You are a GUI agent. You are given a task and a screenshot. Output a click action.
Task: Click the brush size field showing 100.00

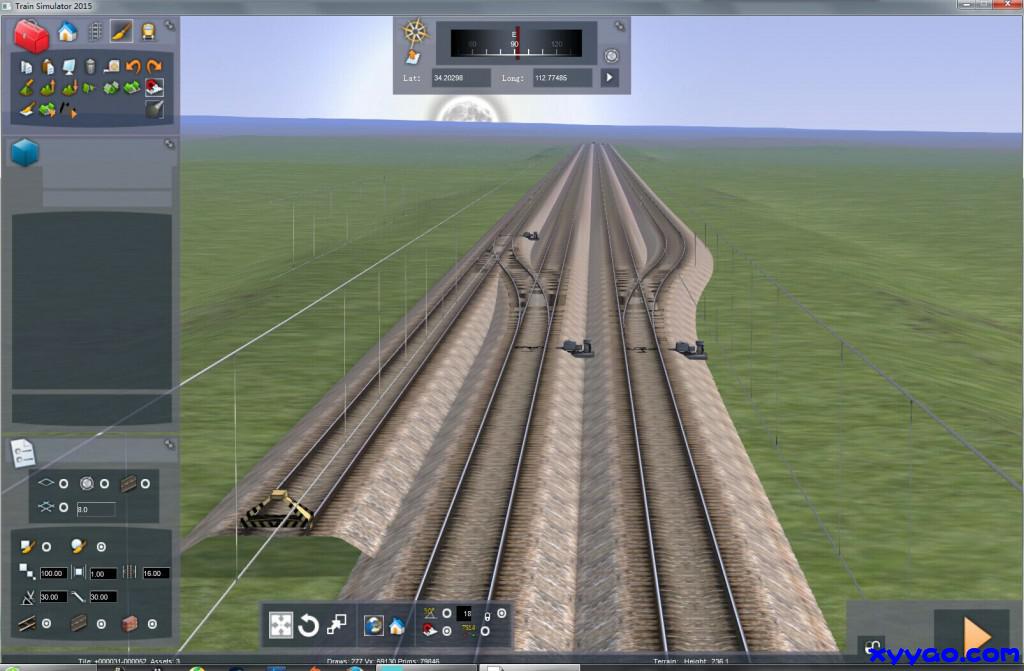(x=53, y=573)
